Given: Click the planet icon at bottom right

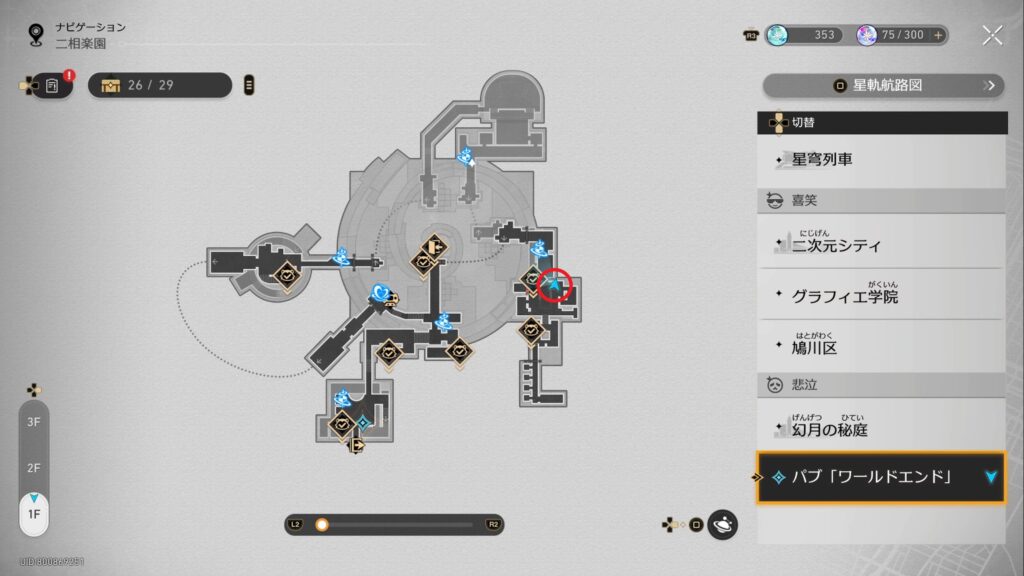Looking at the screenshot, I should [x=722, y=524].
